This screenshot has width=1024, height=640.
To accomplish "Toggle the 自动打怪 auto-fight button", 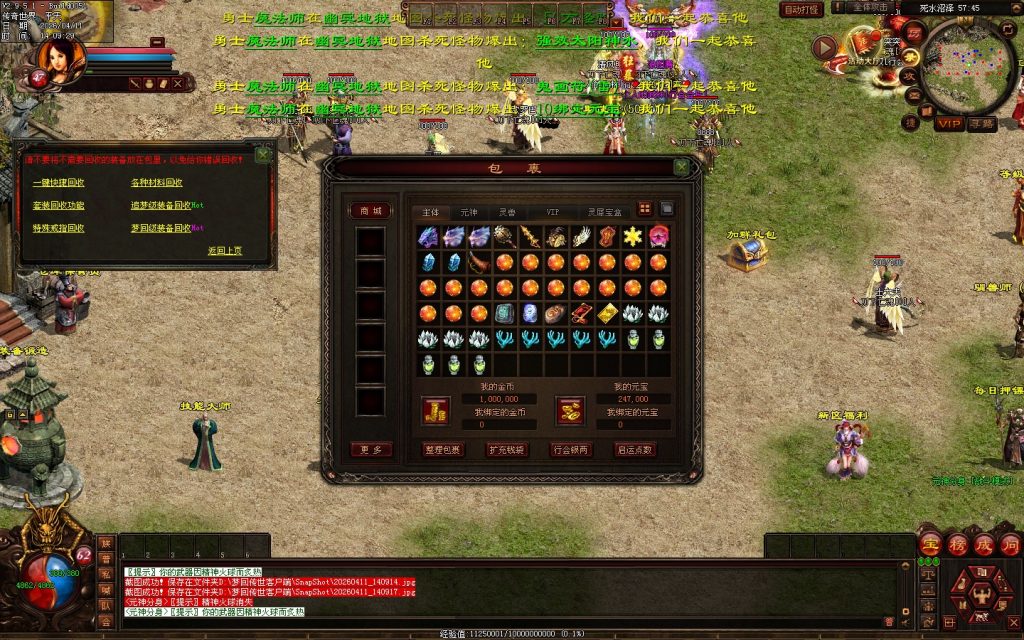I will click(x=802, y=9).
